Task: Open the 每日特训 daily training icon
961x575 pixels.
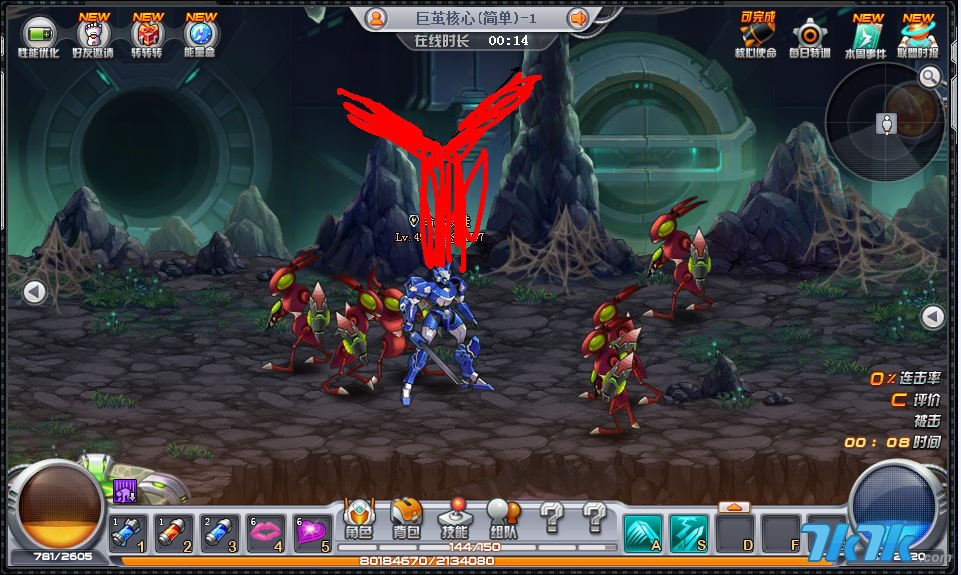Action: point(808,35)
